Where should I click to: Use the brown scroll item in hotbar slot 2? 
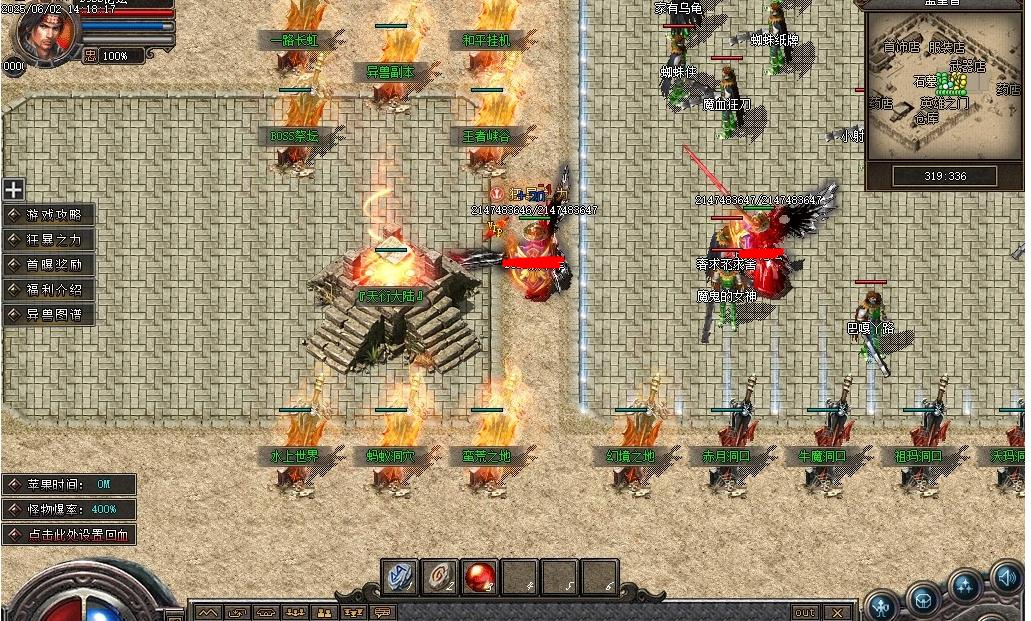pos(440,576)
